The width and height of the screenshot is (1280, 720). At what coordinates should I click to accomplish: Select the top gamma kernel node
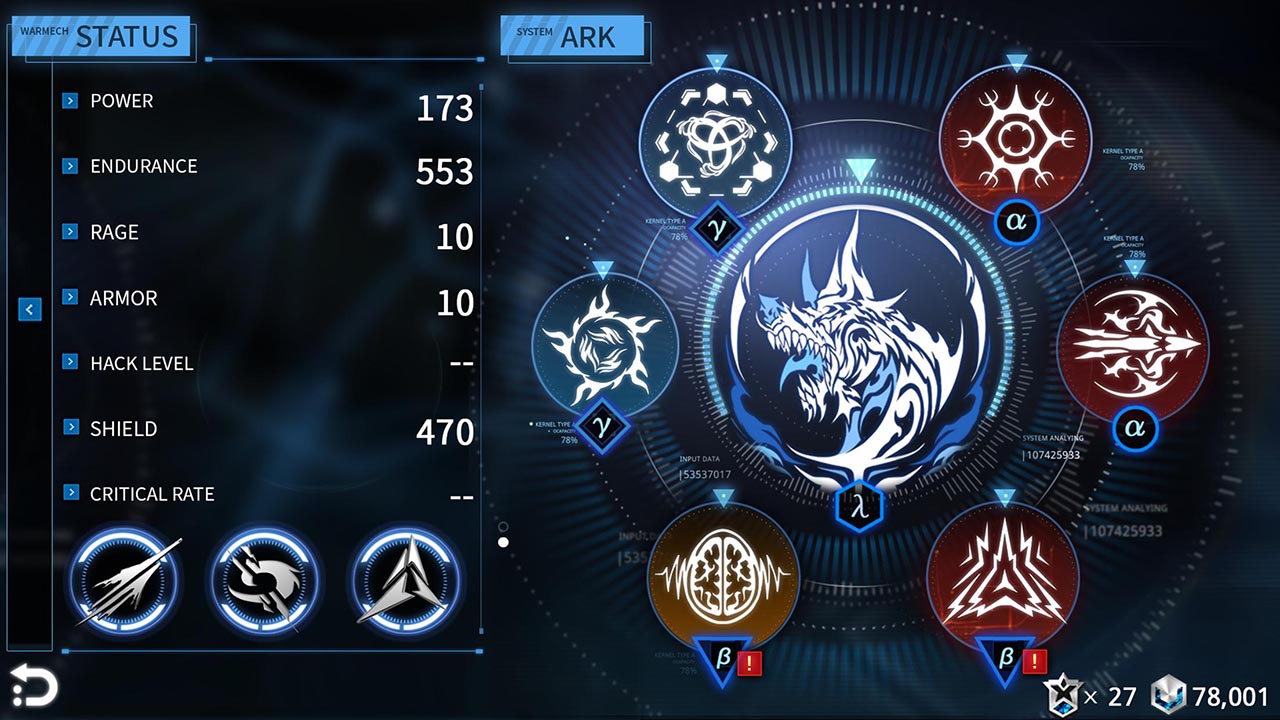click(x=714, y=142)
